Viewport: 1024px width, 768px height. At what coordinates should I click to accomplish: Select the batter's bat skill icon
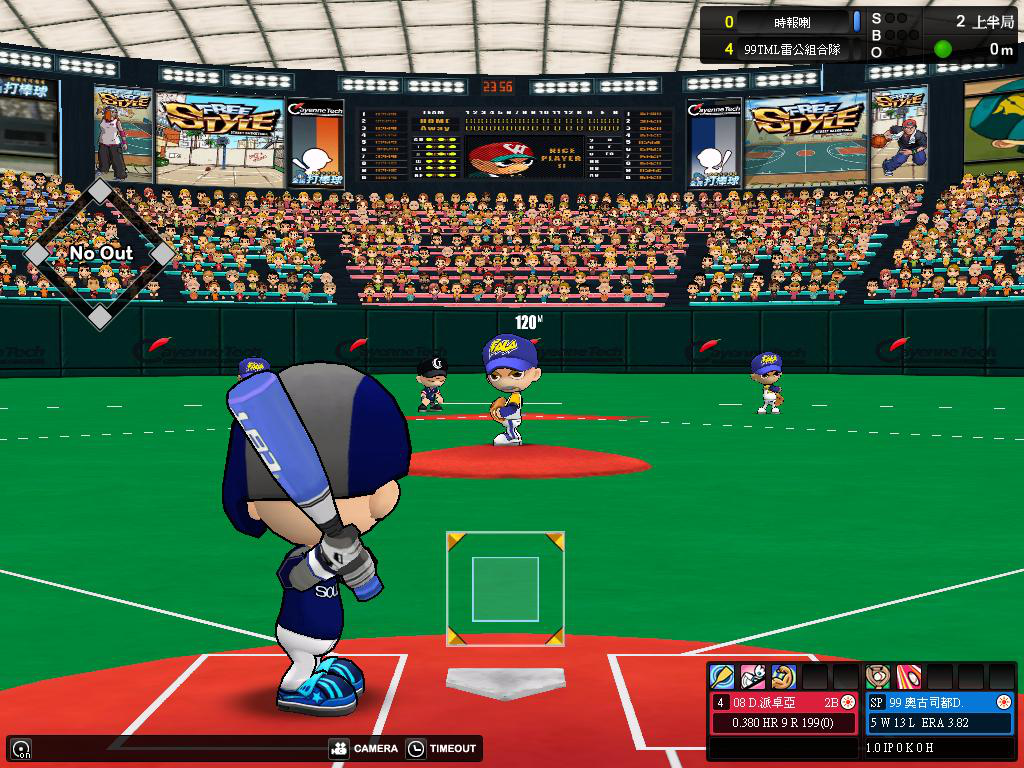click(x=722, y=676)
